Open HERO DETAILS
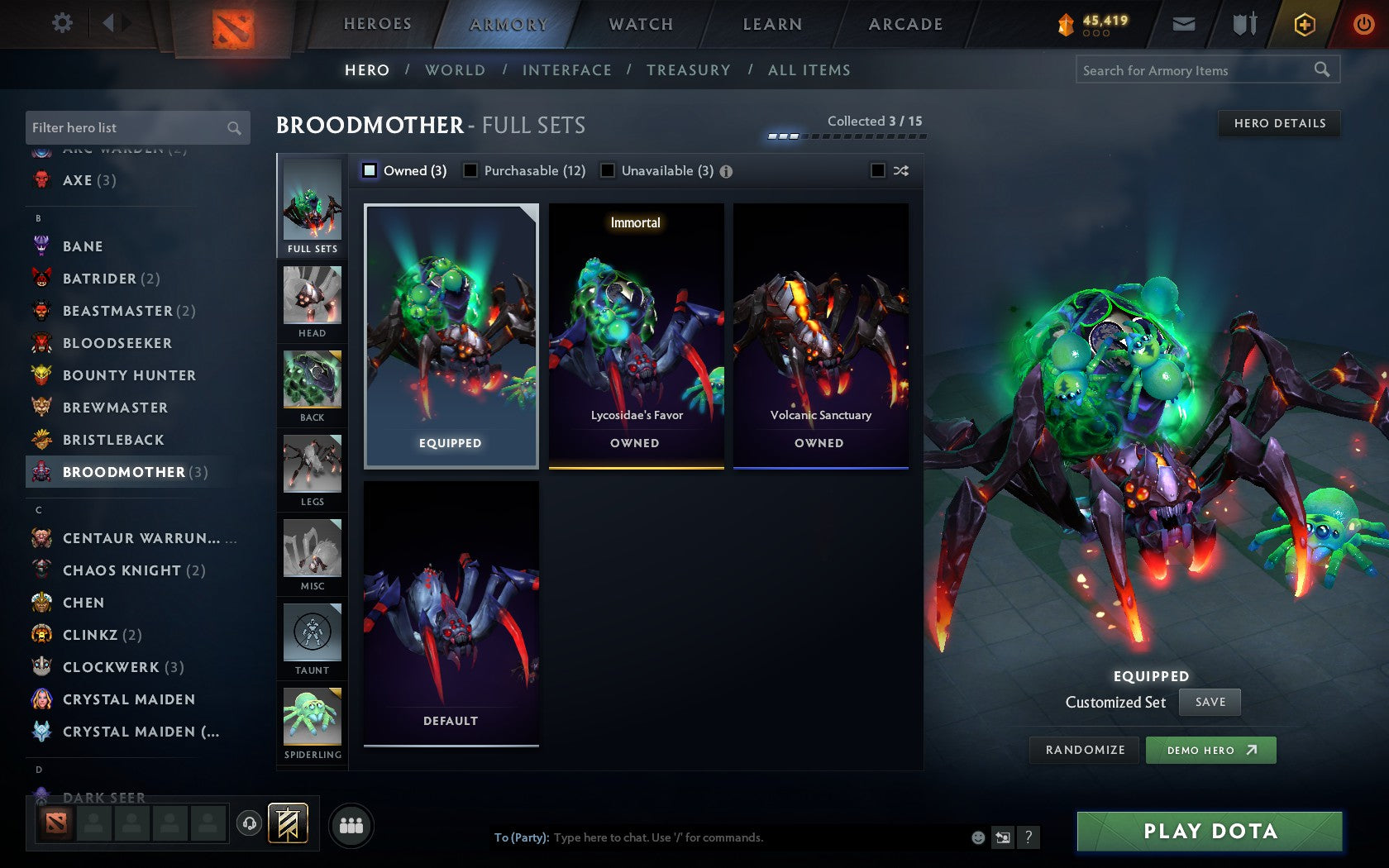The image size is (1389, 868). tap(1278, 124)
